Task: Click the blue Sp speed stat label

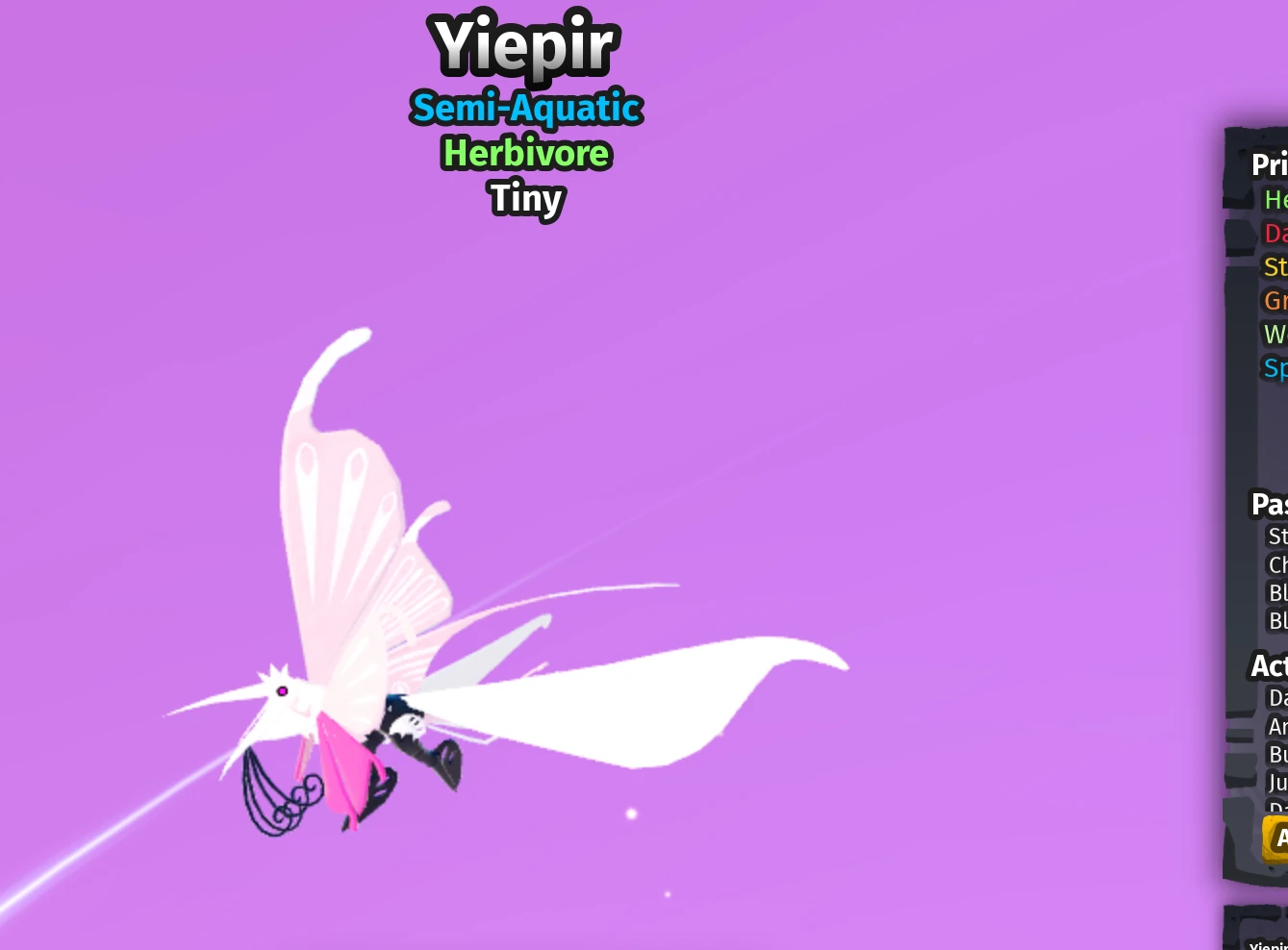Action: (1275, 367)
